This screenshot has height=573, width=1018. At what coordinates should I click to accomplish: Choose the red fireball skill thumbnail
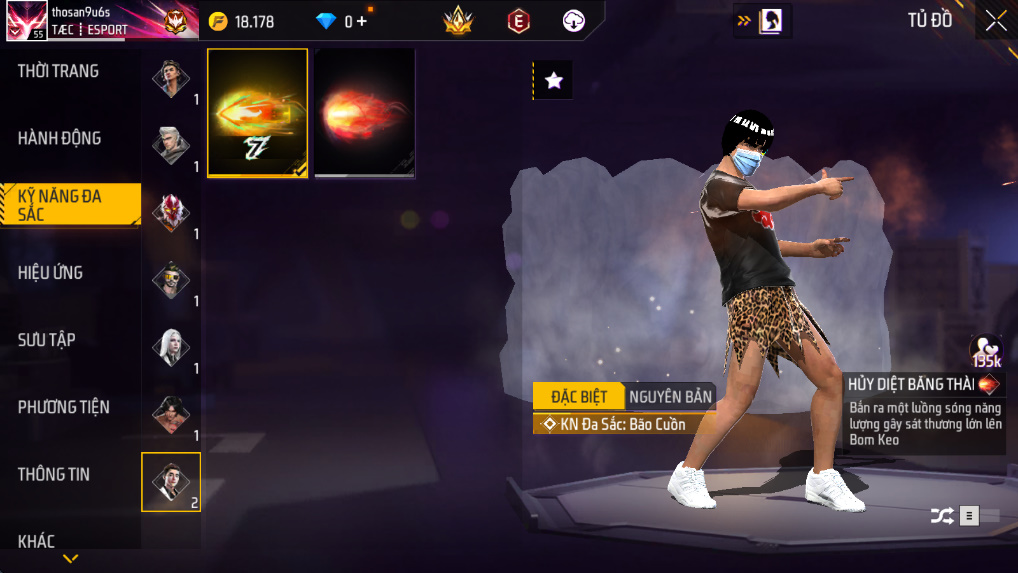pos(364,113)
